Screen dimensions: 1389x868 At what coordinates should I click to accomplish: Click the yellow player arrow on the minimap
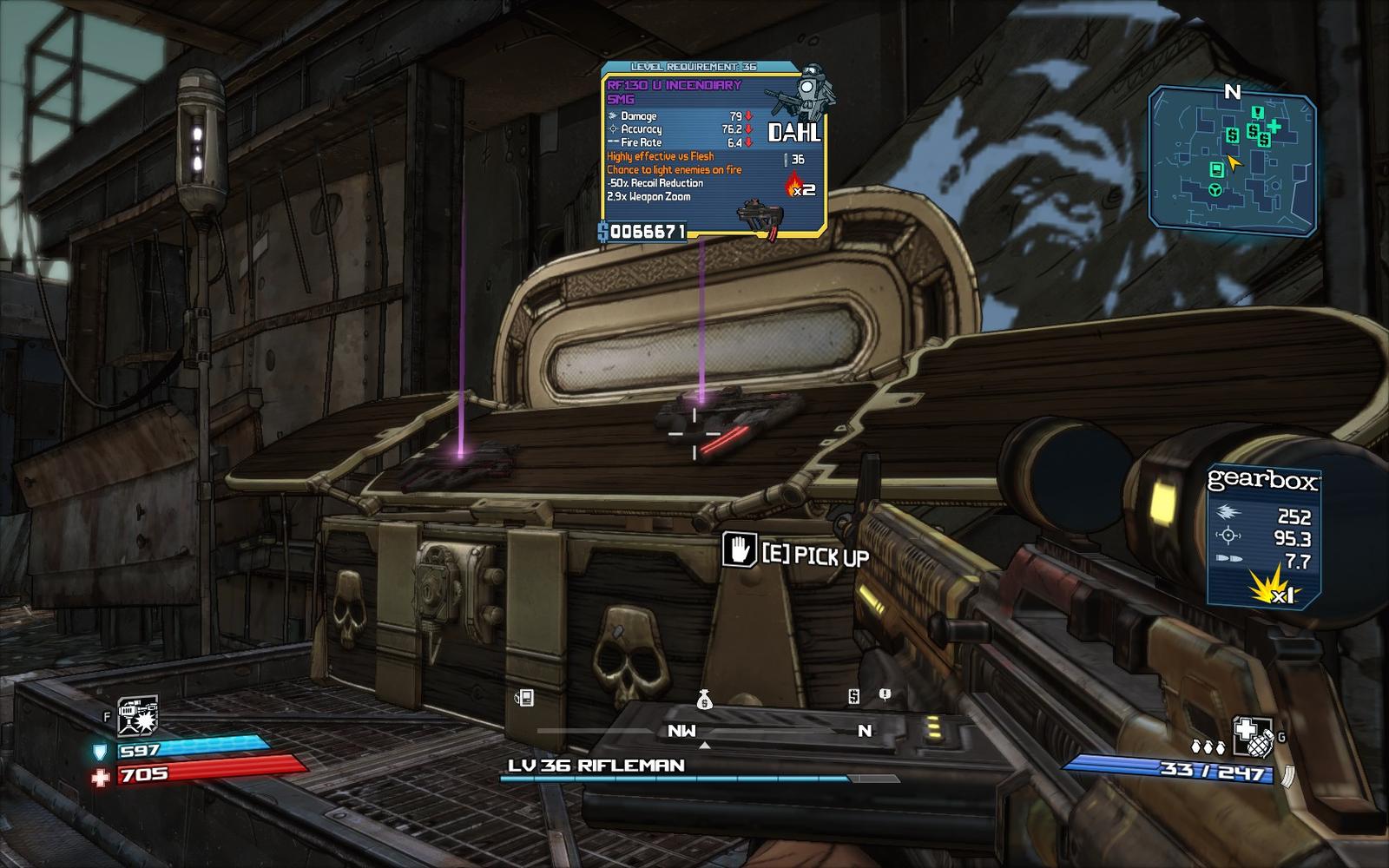(x=1234, y=161)
